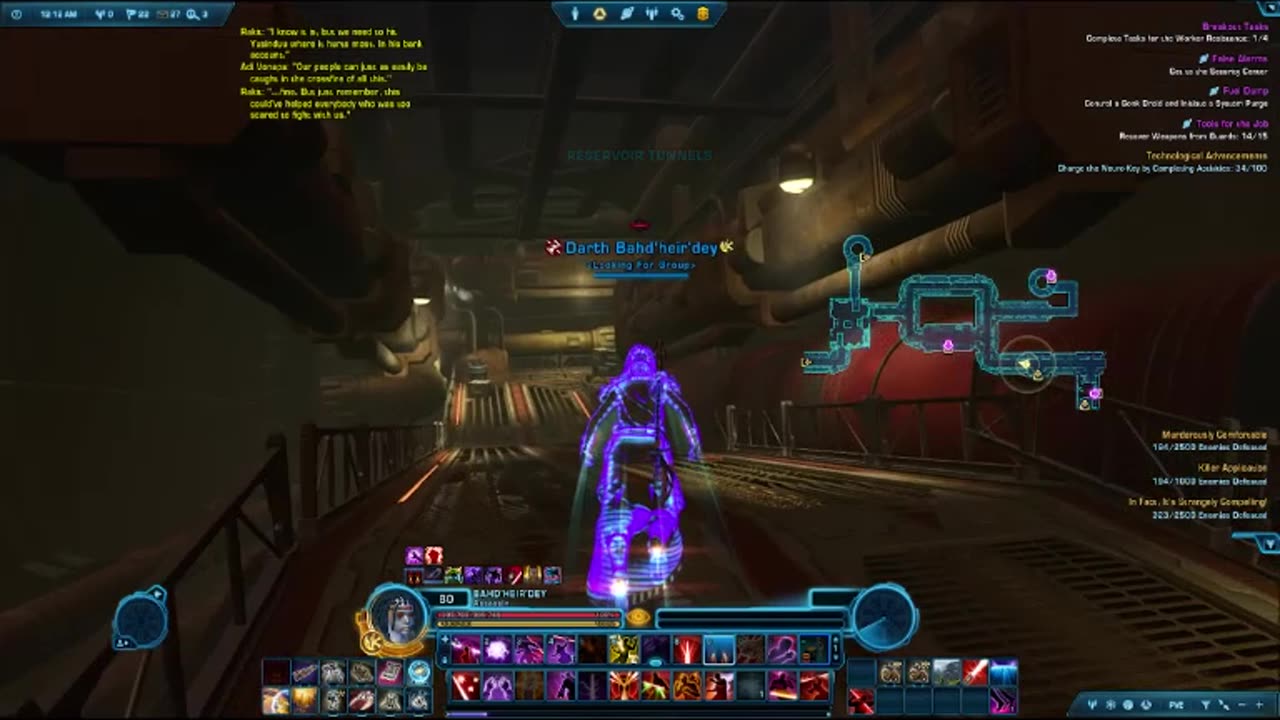Open the settings gear icon on top bar
This screenshot has height=720, width=1280.
coord(677,12)
